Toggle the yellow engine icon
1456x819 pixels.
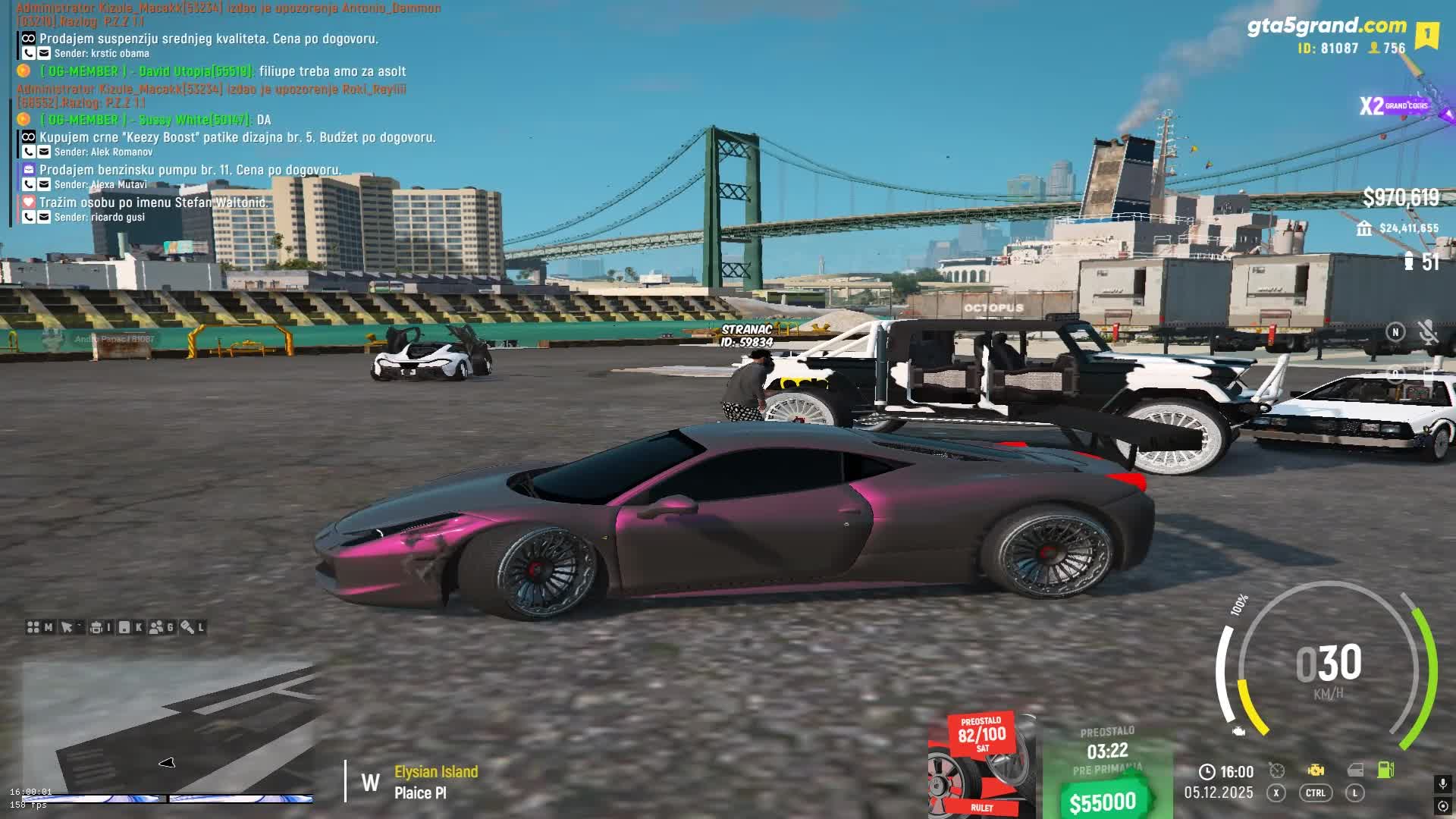point(1316,770)
